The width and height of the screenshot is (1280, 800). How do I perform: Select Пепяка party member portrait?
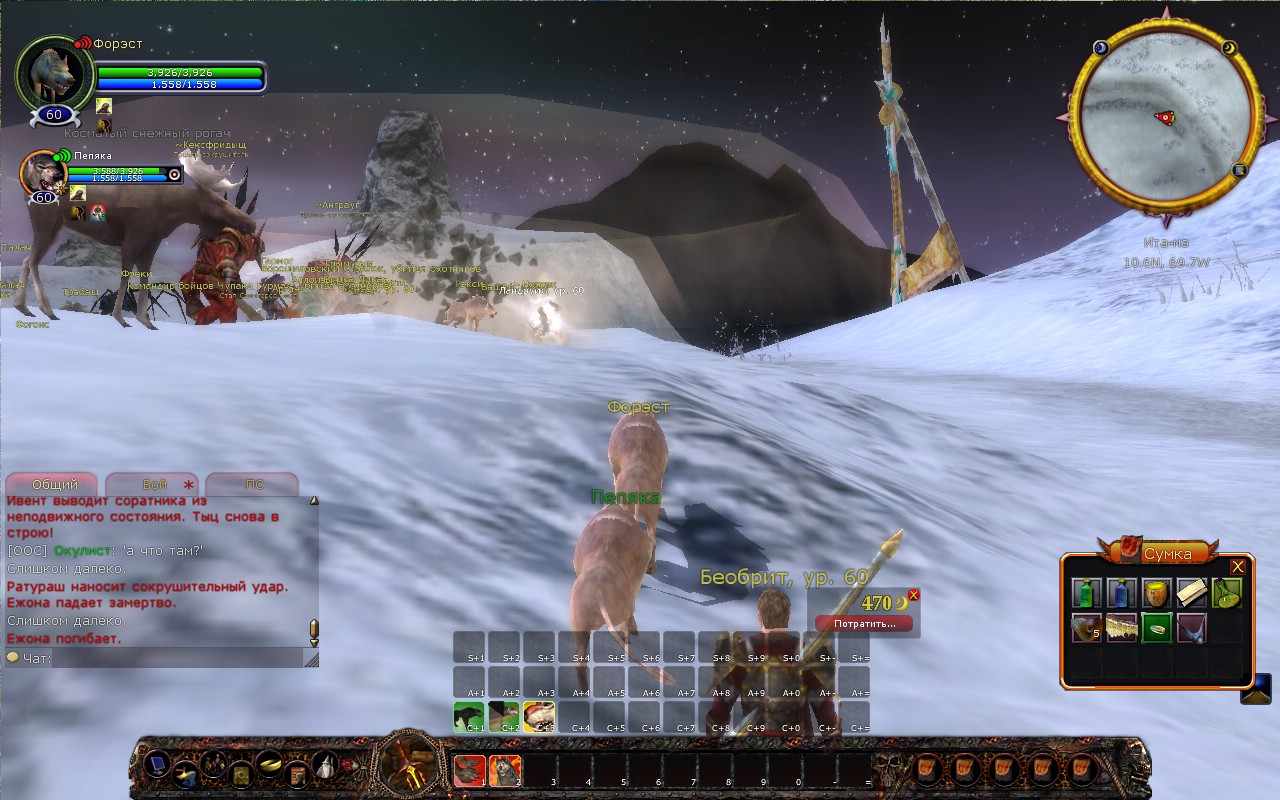[44, 172]
